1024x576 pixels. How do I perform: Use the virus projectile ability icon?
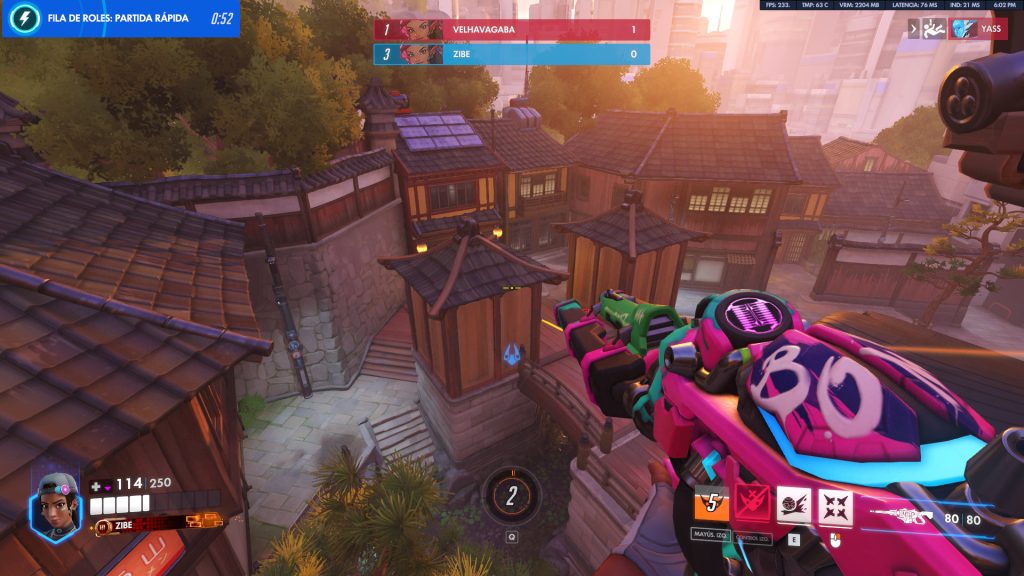(794, 506)
